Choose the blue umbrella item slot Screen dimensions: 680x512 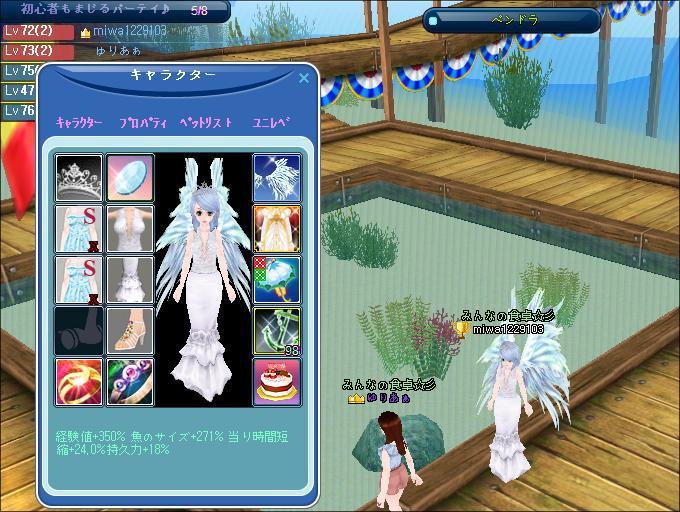pyautogui.click(x=277, y=279)
